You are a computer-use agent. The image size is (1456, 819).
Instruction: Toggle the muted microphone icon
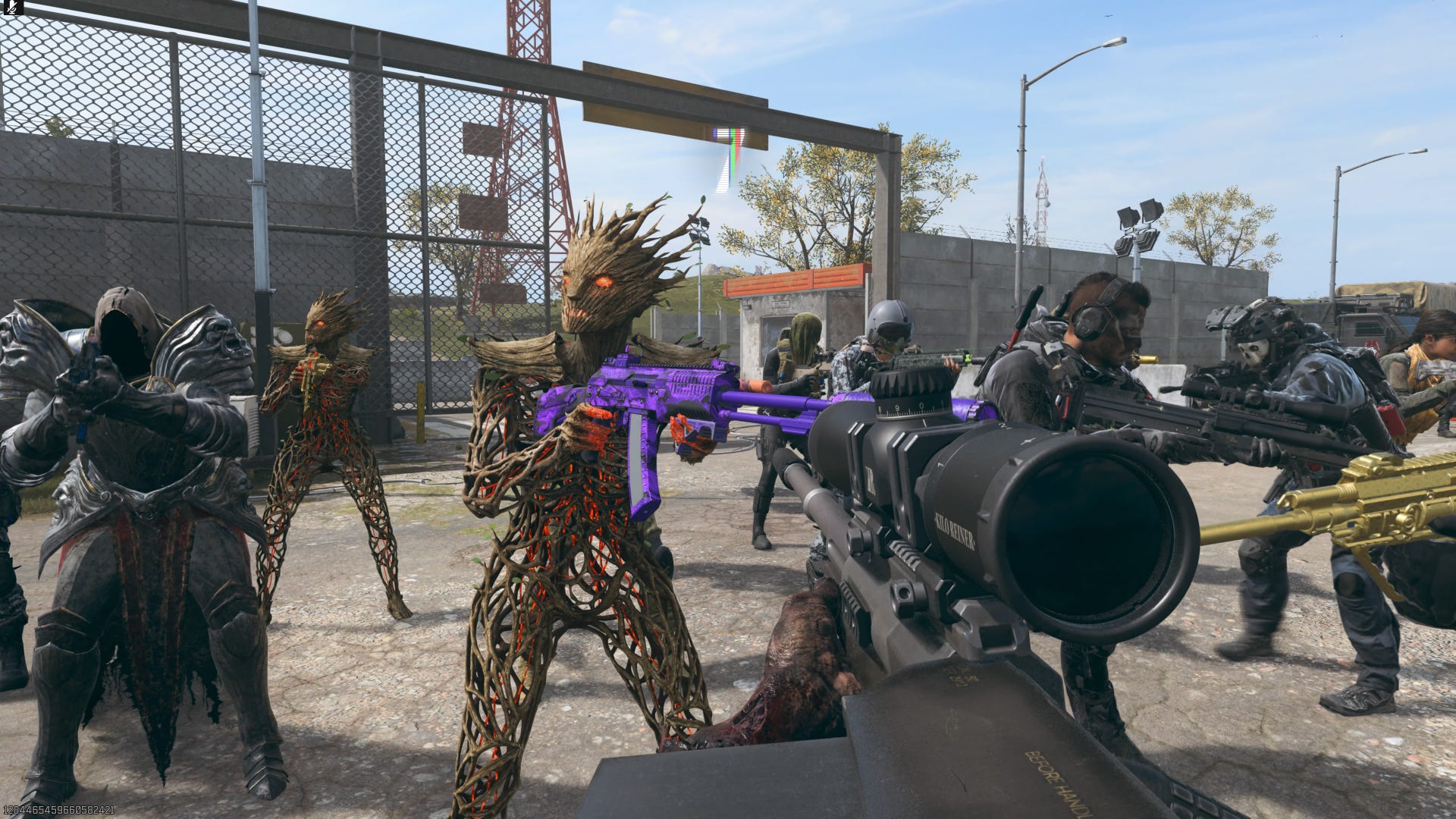coord(13,8)
